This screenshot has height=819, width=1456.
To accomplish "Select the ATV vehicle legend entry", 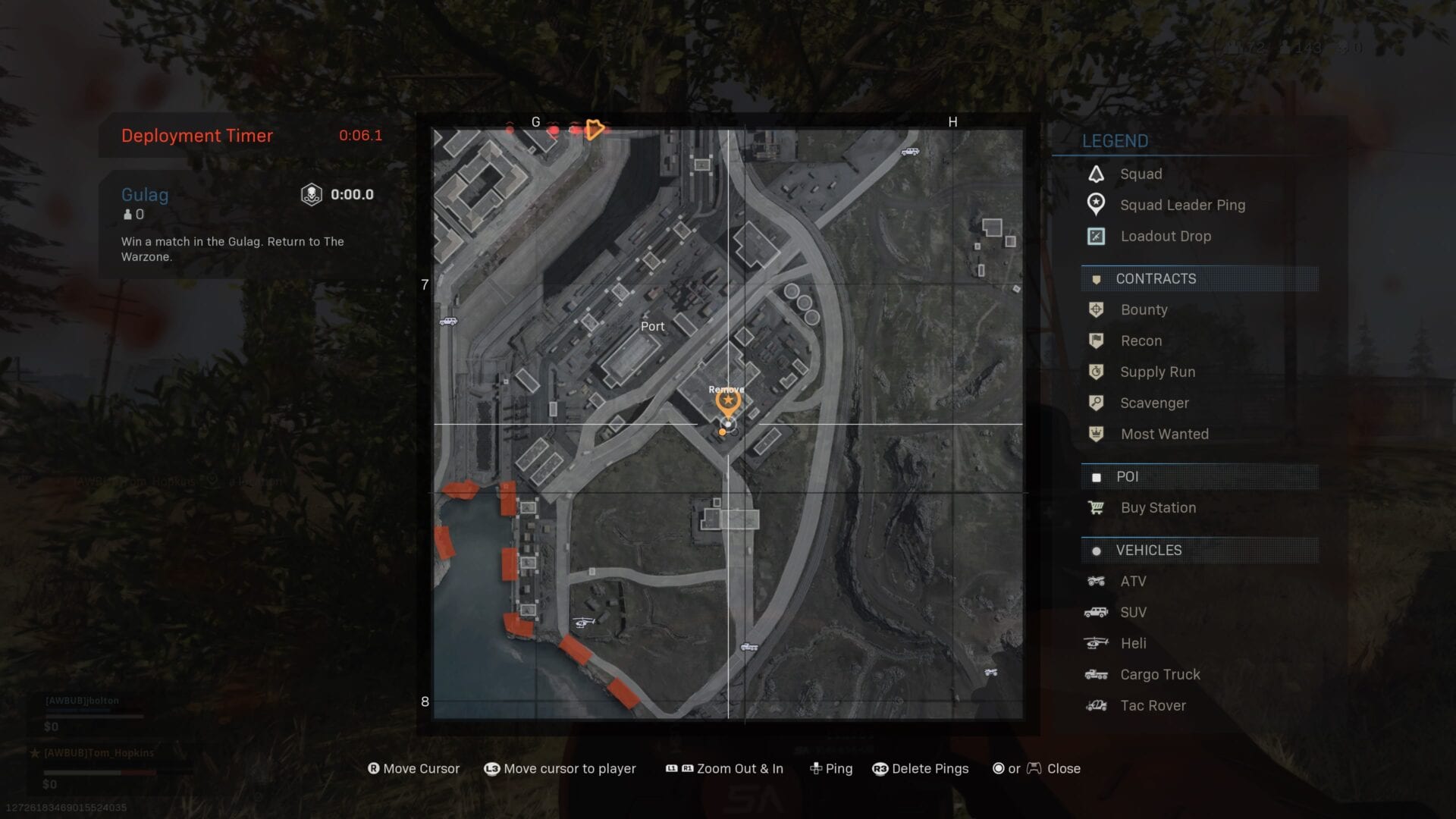I will coord(1133,581).
